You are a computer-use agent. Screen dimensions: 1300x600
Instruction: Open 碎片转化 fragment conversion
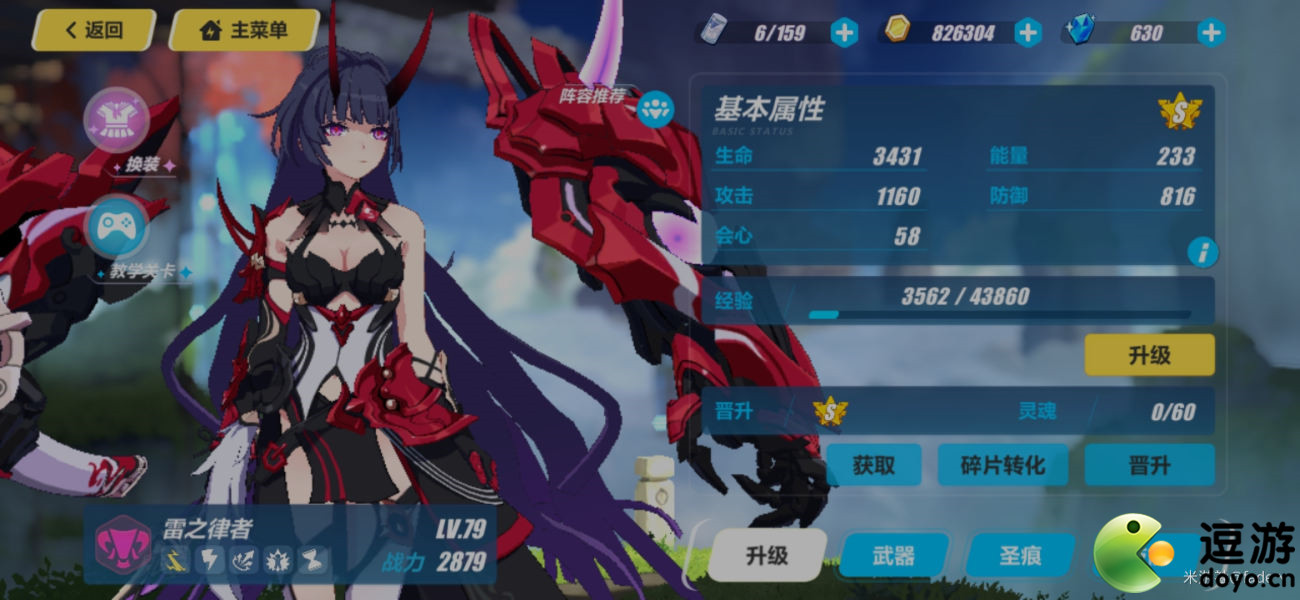(x=1002, y=465)
